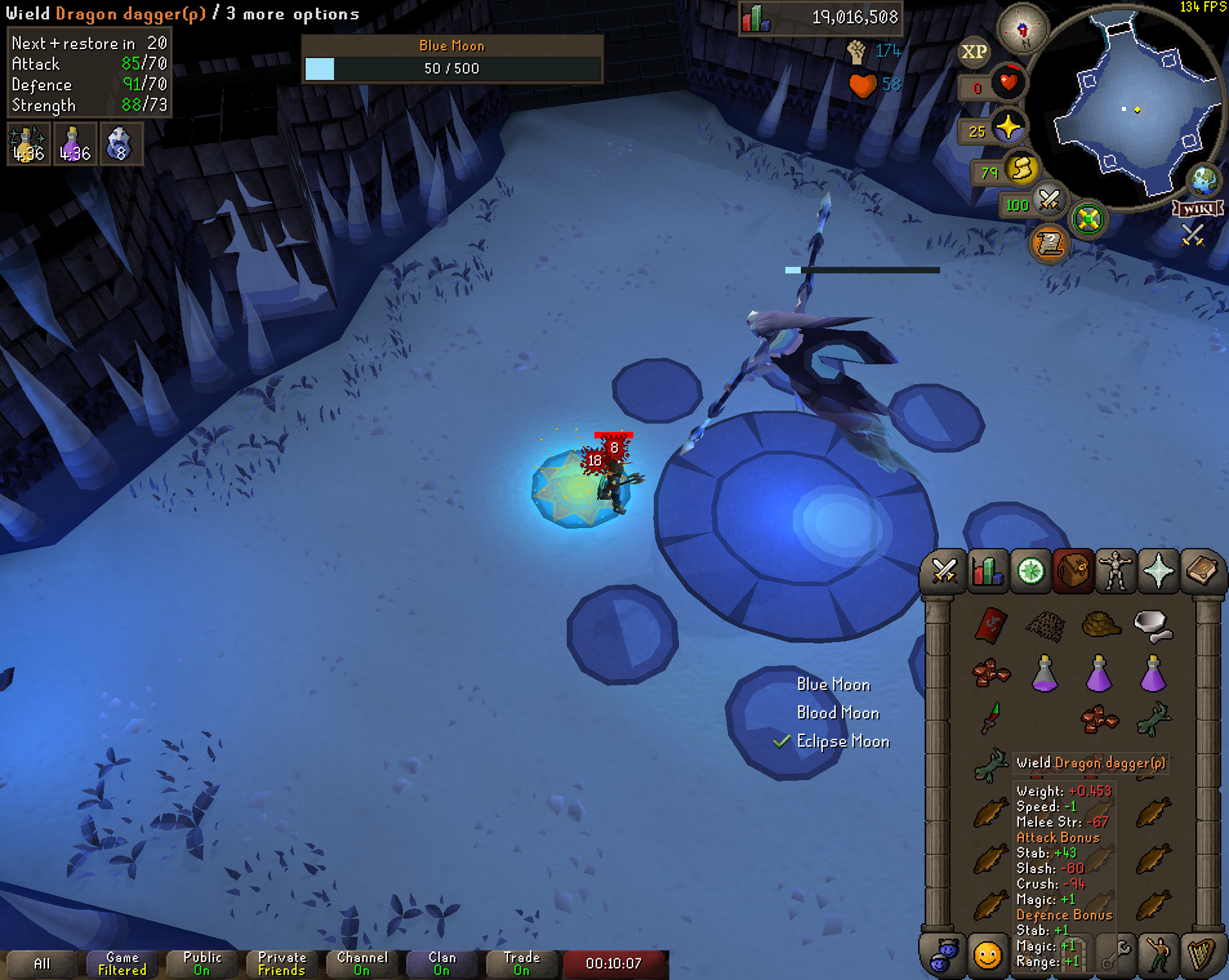Show the Worn Equipment tab
This screenshot has width=1229, height=980.
click(x=1116, y=571)
